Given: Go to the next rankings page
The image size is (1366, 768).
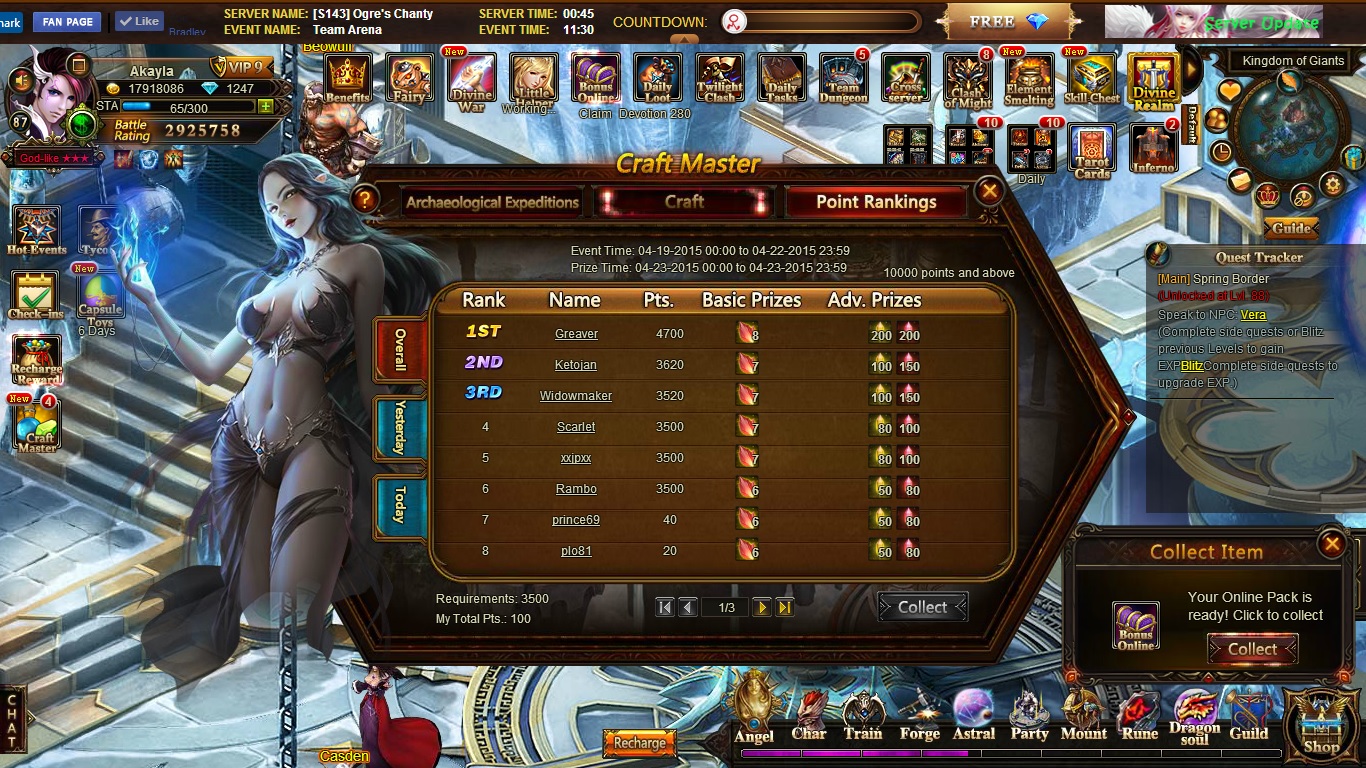Looking at the screenshot, I should click(762, 607).
